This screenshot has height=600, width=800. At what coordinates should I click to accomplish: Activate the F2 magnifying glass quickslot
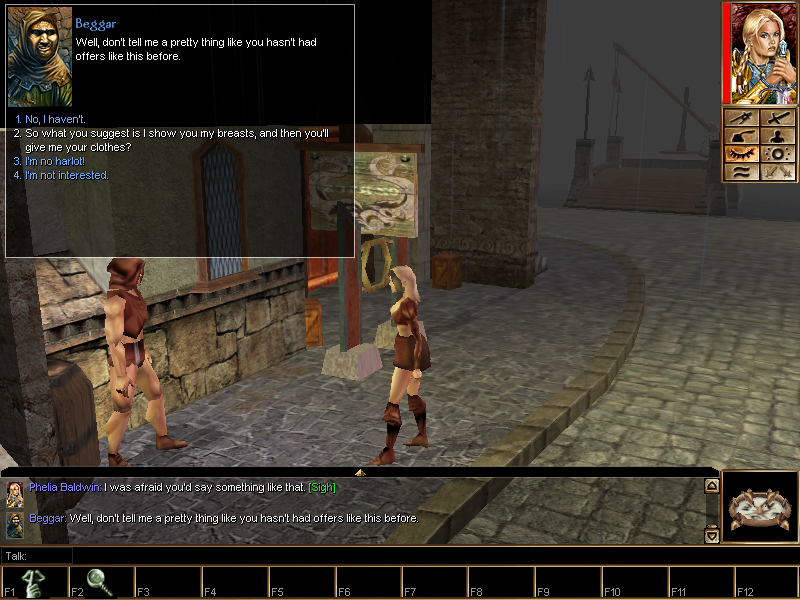(x=101, y=583)
